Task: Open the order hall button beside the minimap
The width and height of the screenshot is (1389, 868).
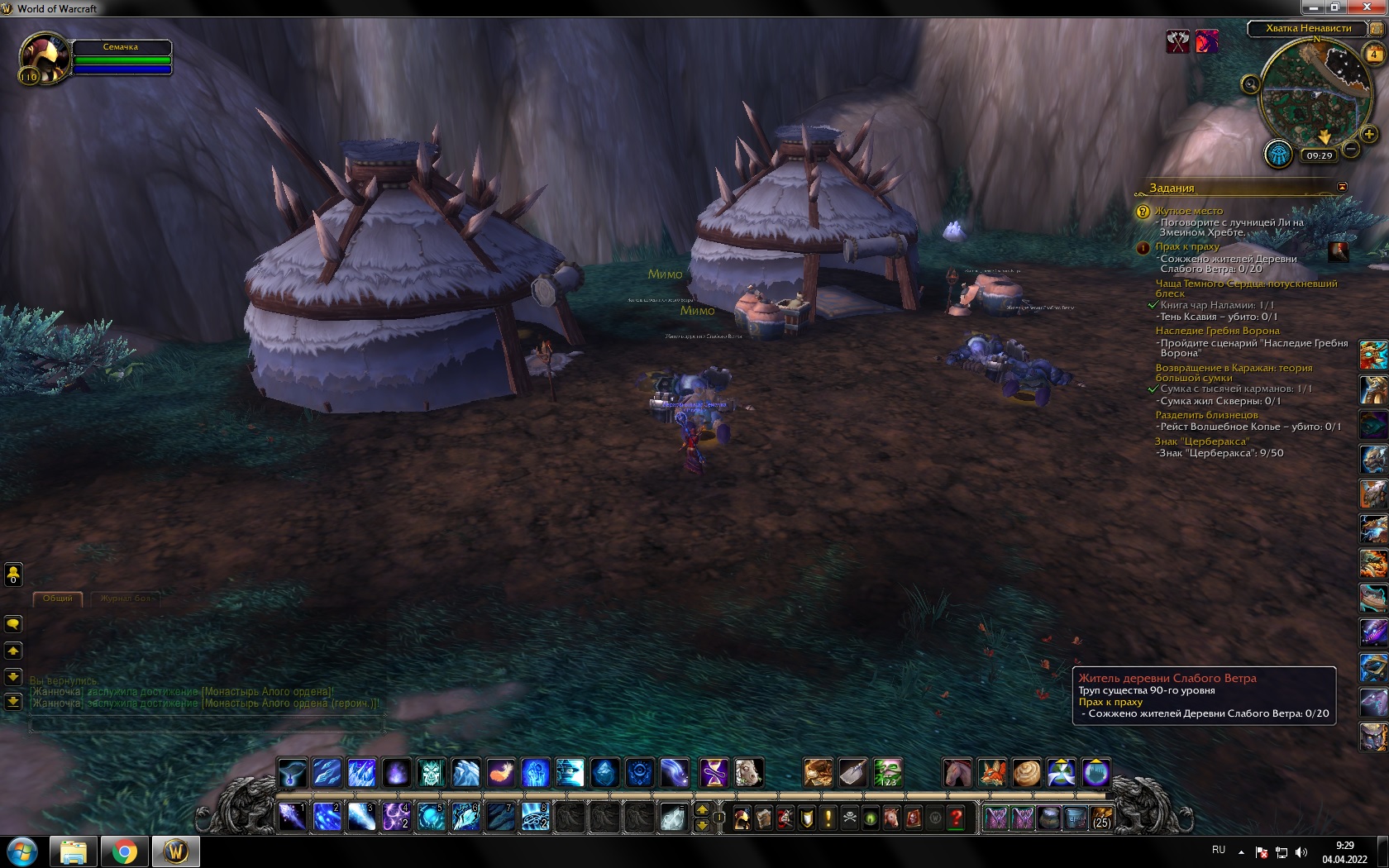Action: (x=1278, y=154)
